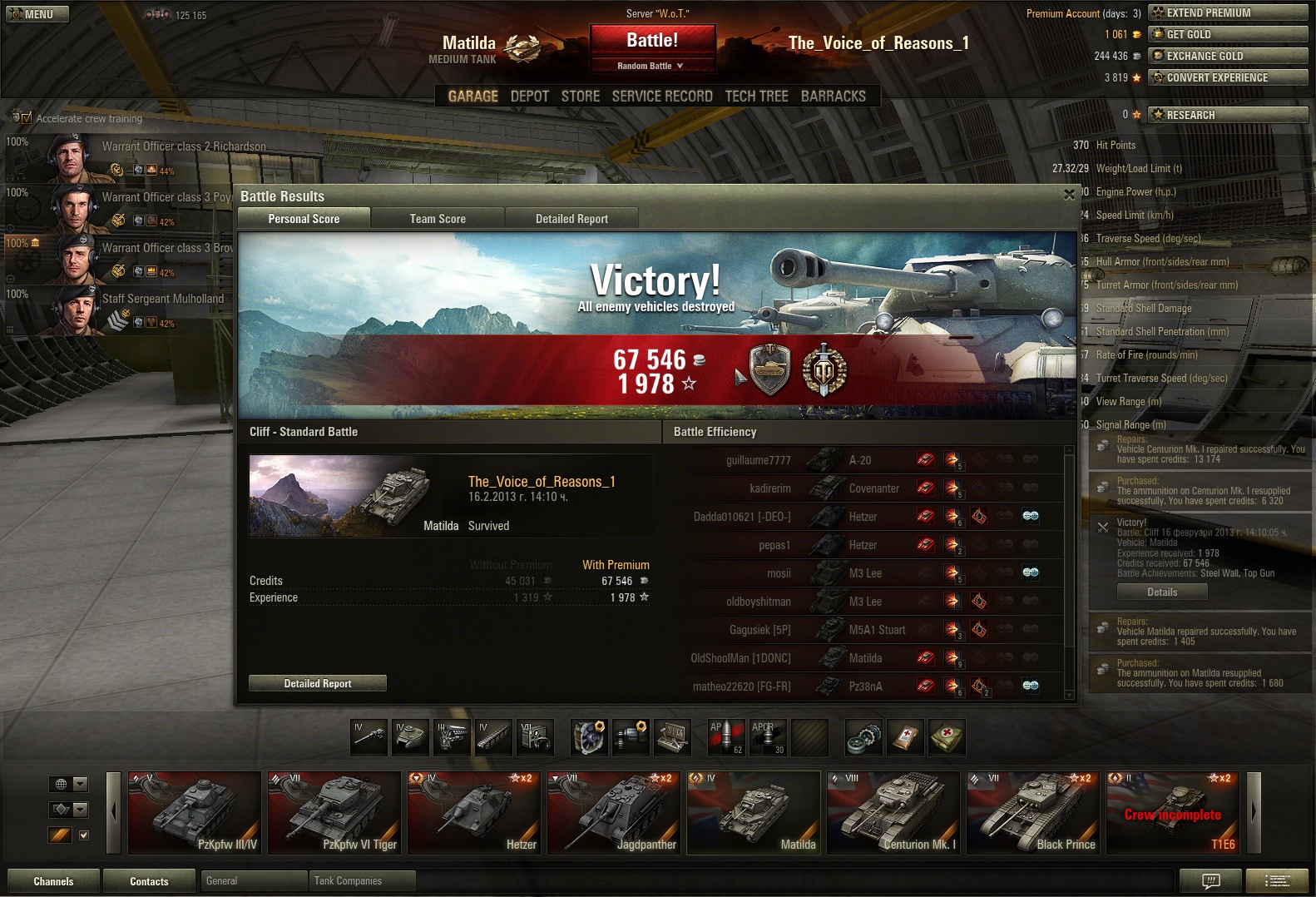
Task: Switch to the Team Score tab
Action: [x=438, y=219]
